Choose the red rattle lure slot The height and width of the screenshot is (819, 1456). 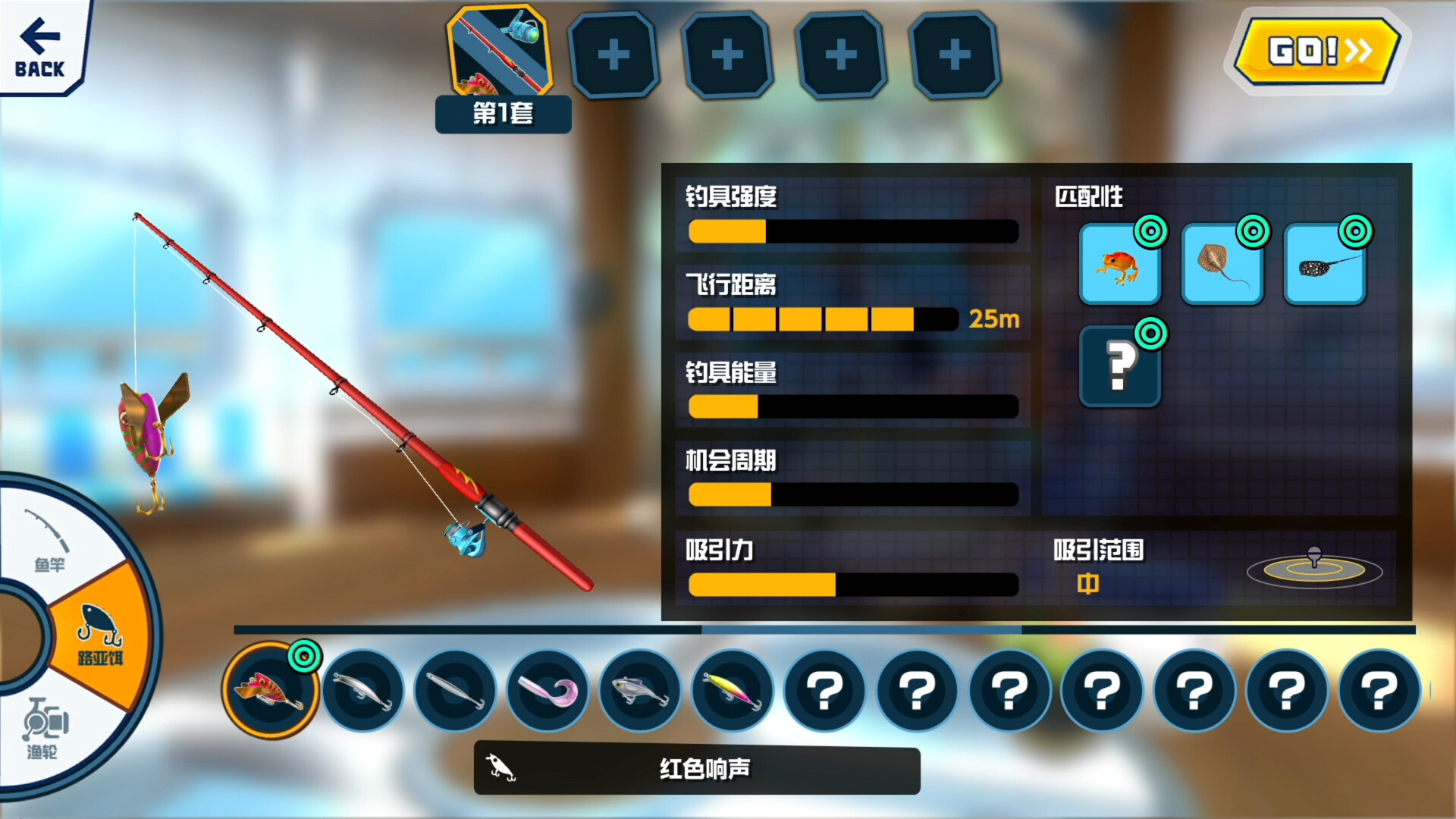coord(270,691)
